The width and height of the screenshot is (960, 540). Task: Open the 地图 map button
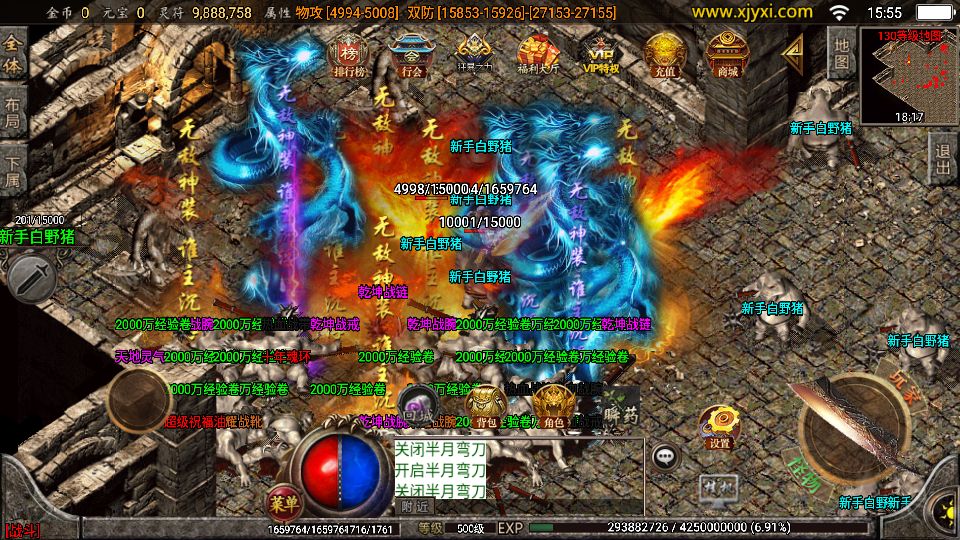coord(842,54)
